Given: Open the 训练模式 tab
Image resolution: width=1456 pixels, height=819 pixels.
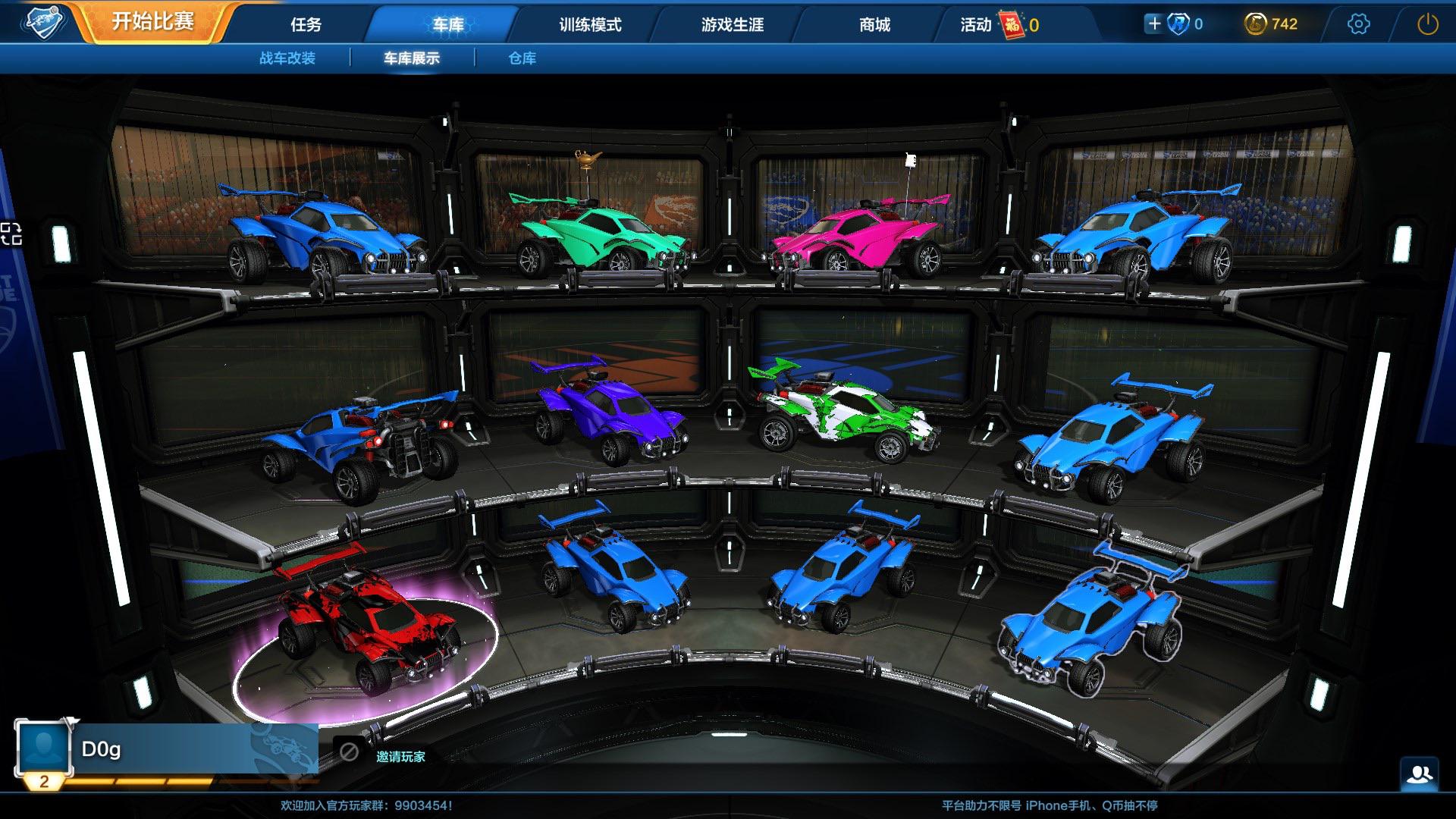Looking at the screenshot, I should point(591,25).
